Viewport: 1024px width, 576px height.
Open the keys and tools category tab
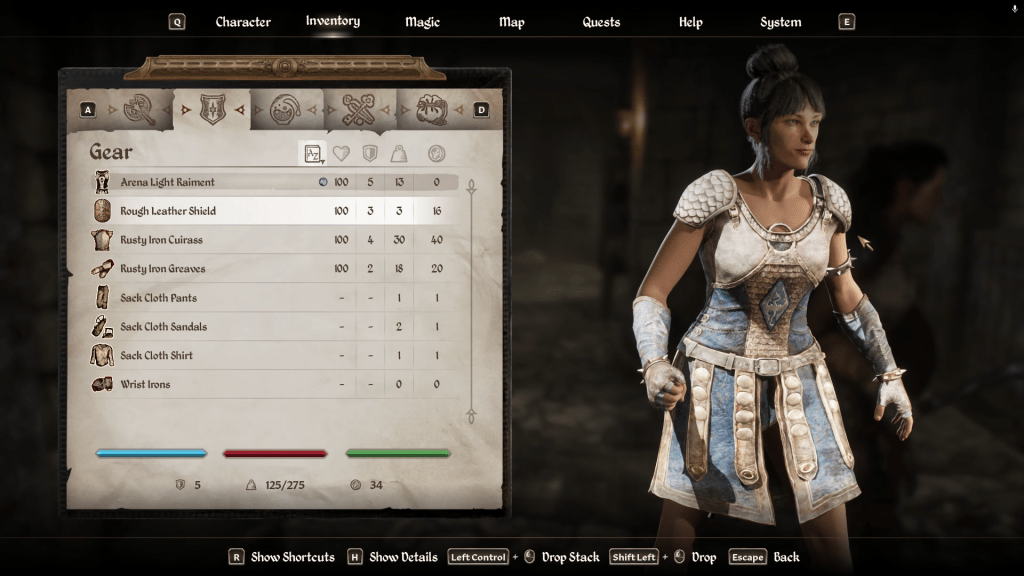pyautogui.click(x=357, y=109)
